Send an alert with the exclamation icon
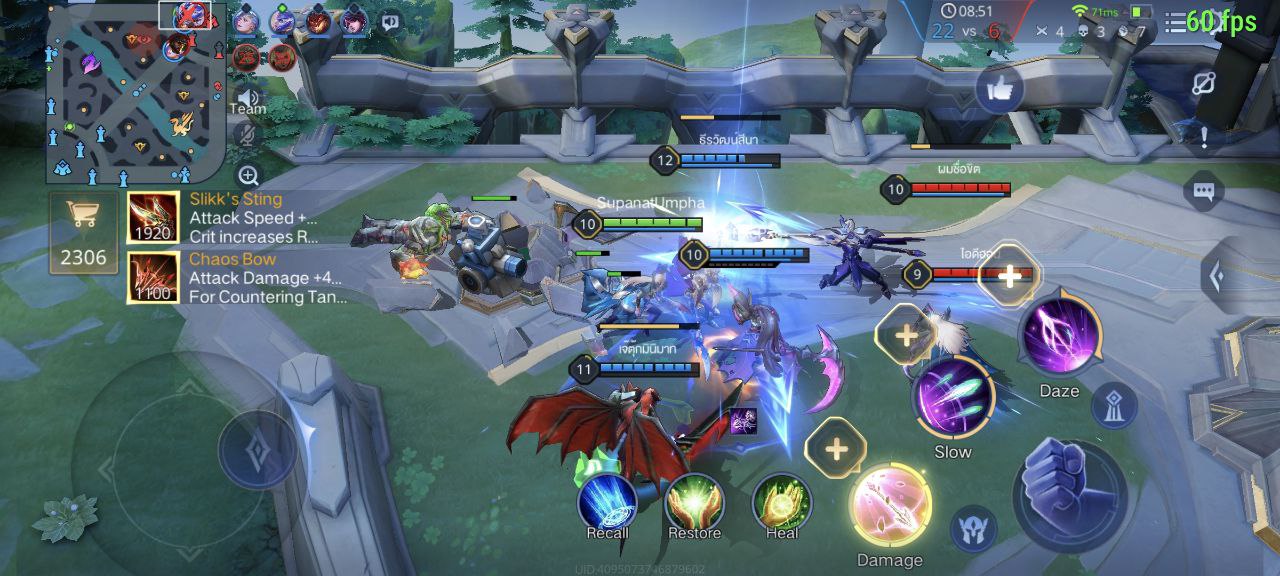 click(1204, 137)
